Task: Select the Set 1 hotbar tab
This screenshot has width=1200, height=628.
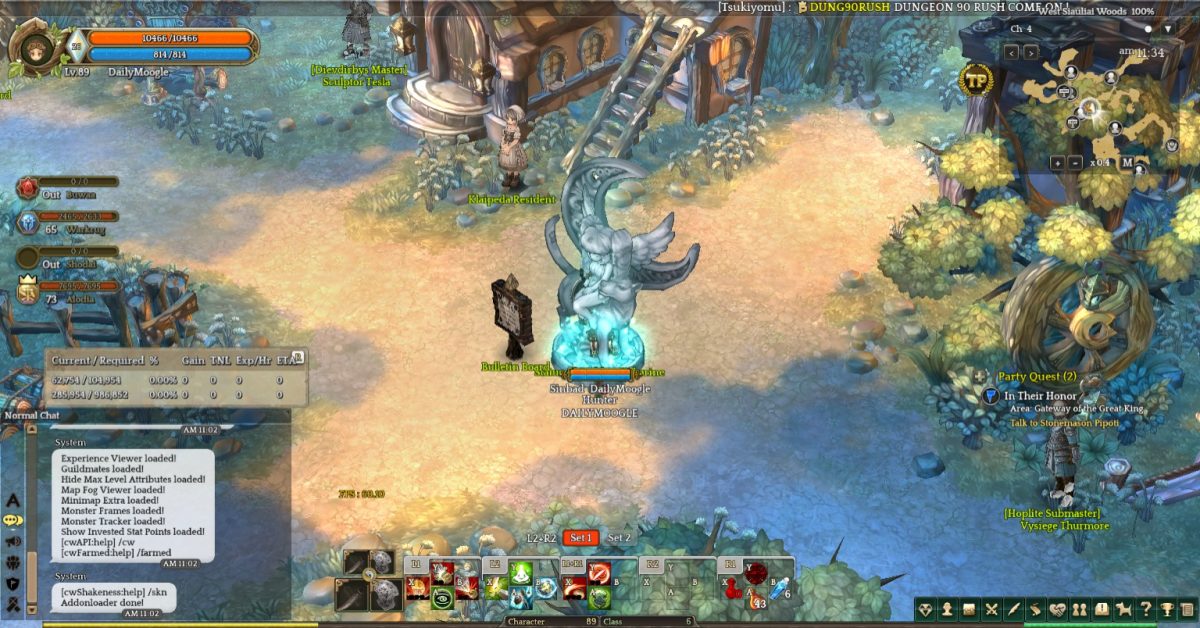Action: (x=581, y=538)
